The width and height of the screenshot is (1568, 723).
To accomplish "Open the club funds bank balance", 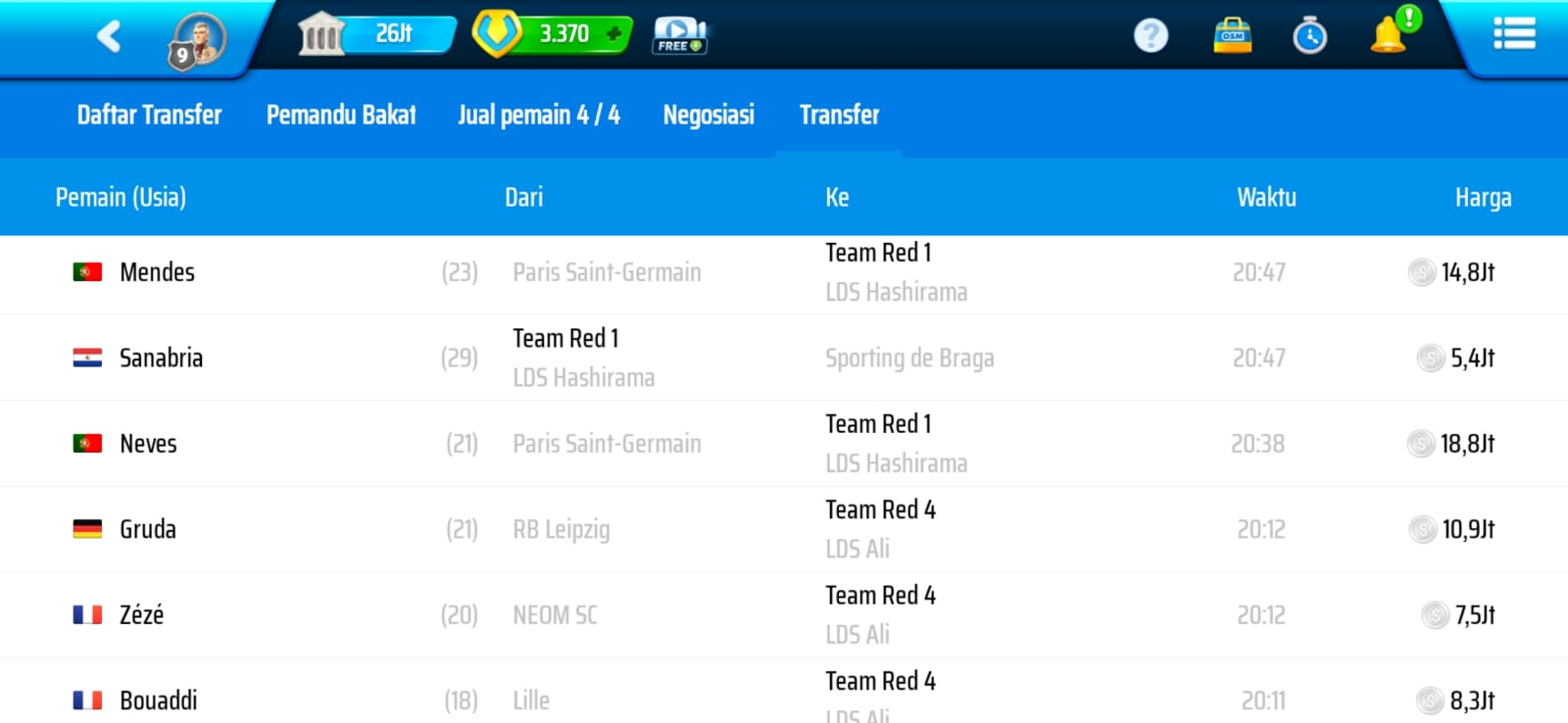I will [x=376, y=34].
